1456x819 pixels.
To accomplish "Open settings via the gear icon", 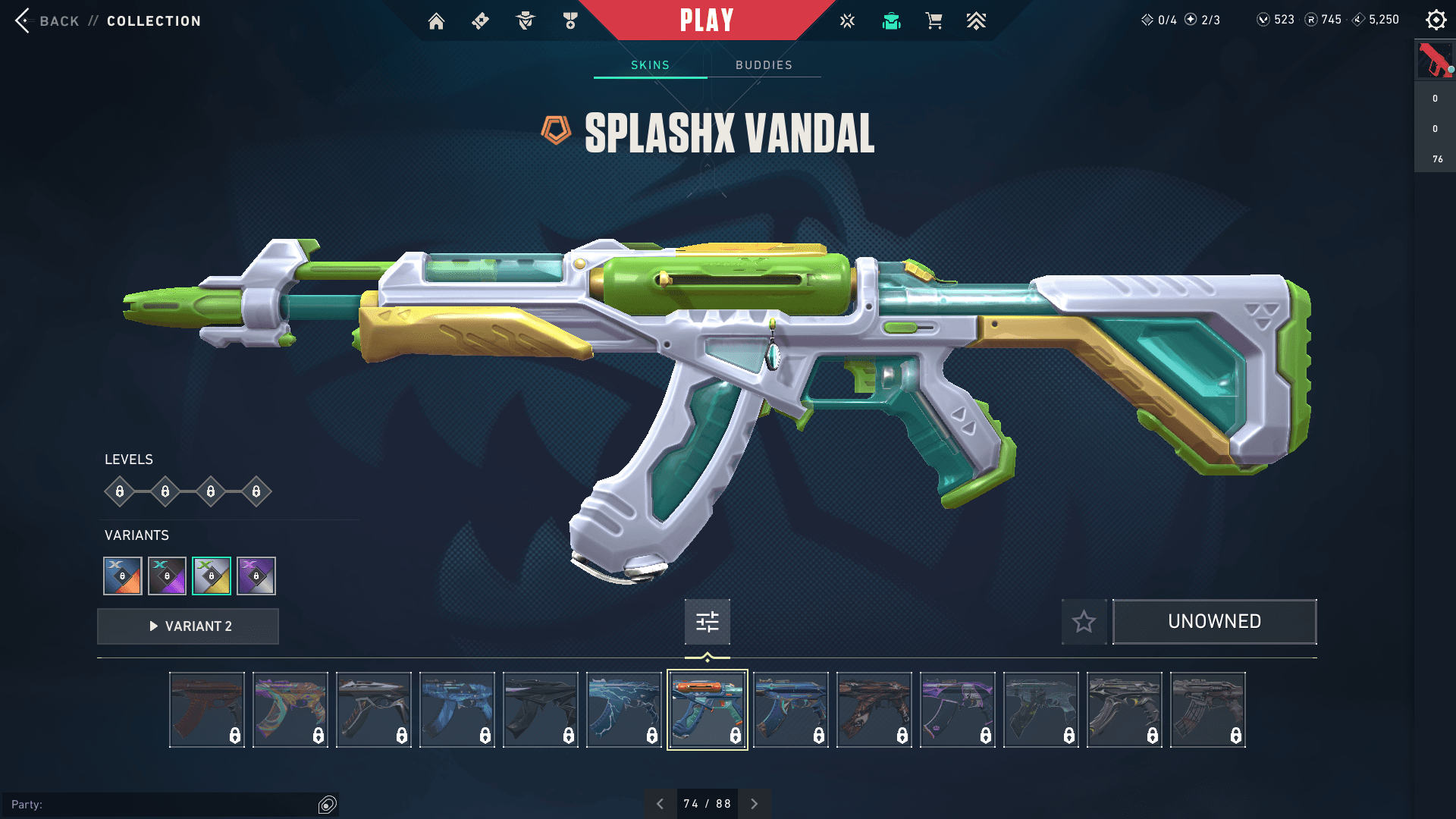I will [x=1436, y=20].
